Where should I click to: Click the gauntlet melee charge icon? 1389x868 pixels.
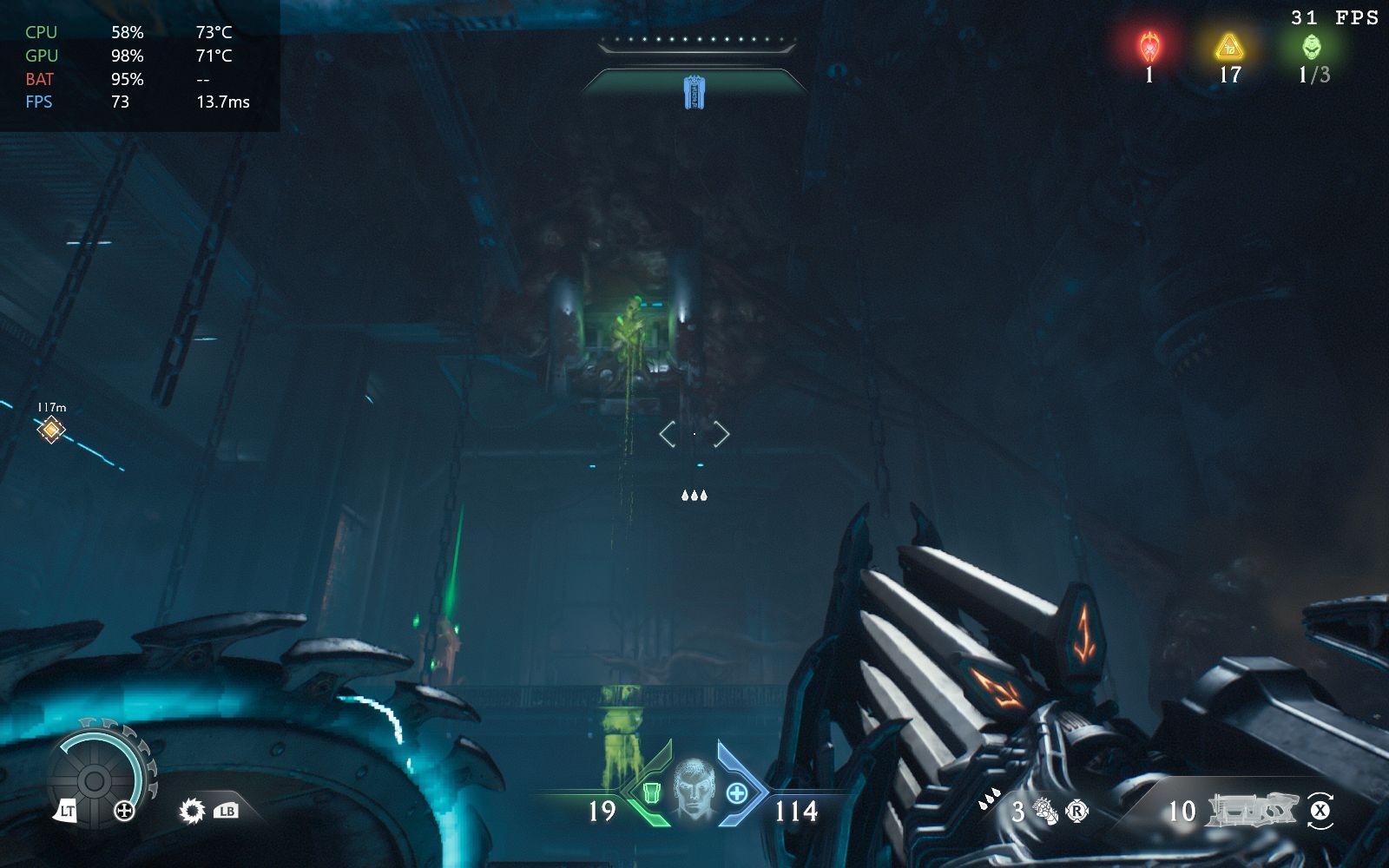(x=1045, y=812)
